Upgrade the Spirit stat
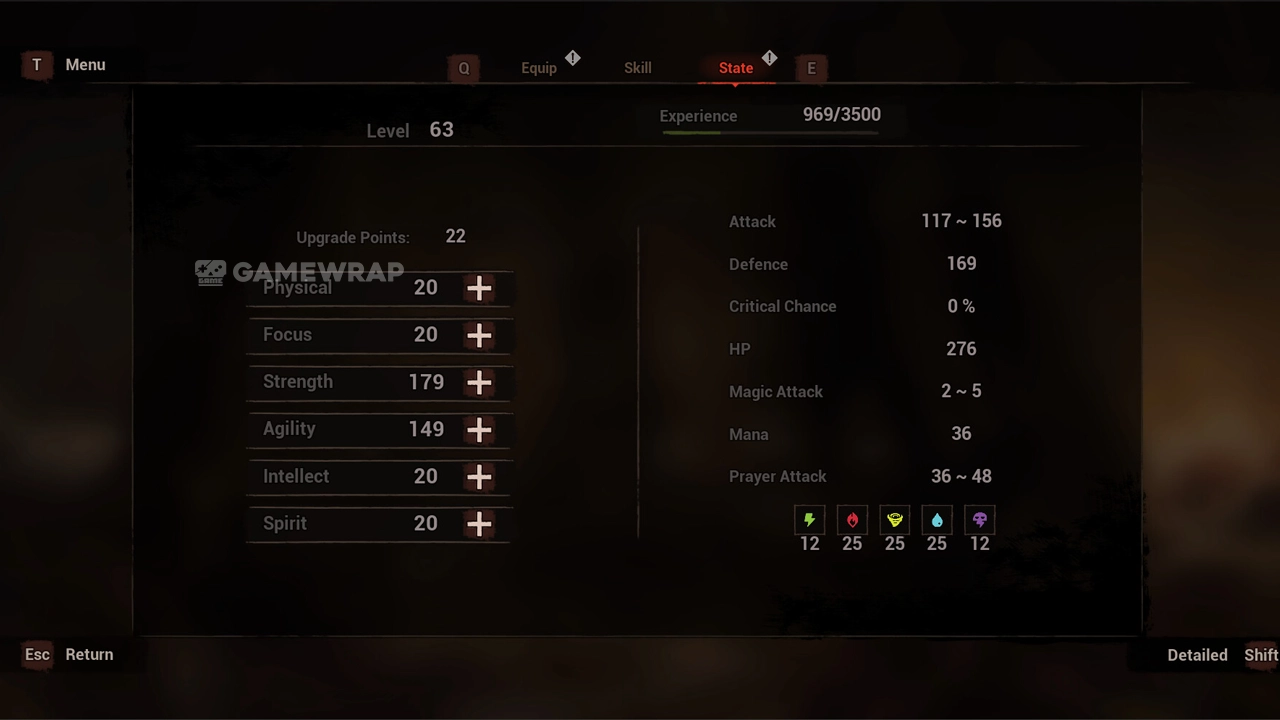1280x720 pixels. pos(479,524)
